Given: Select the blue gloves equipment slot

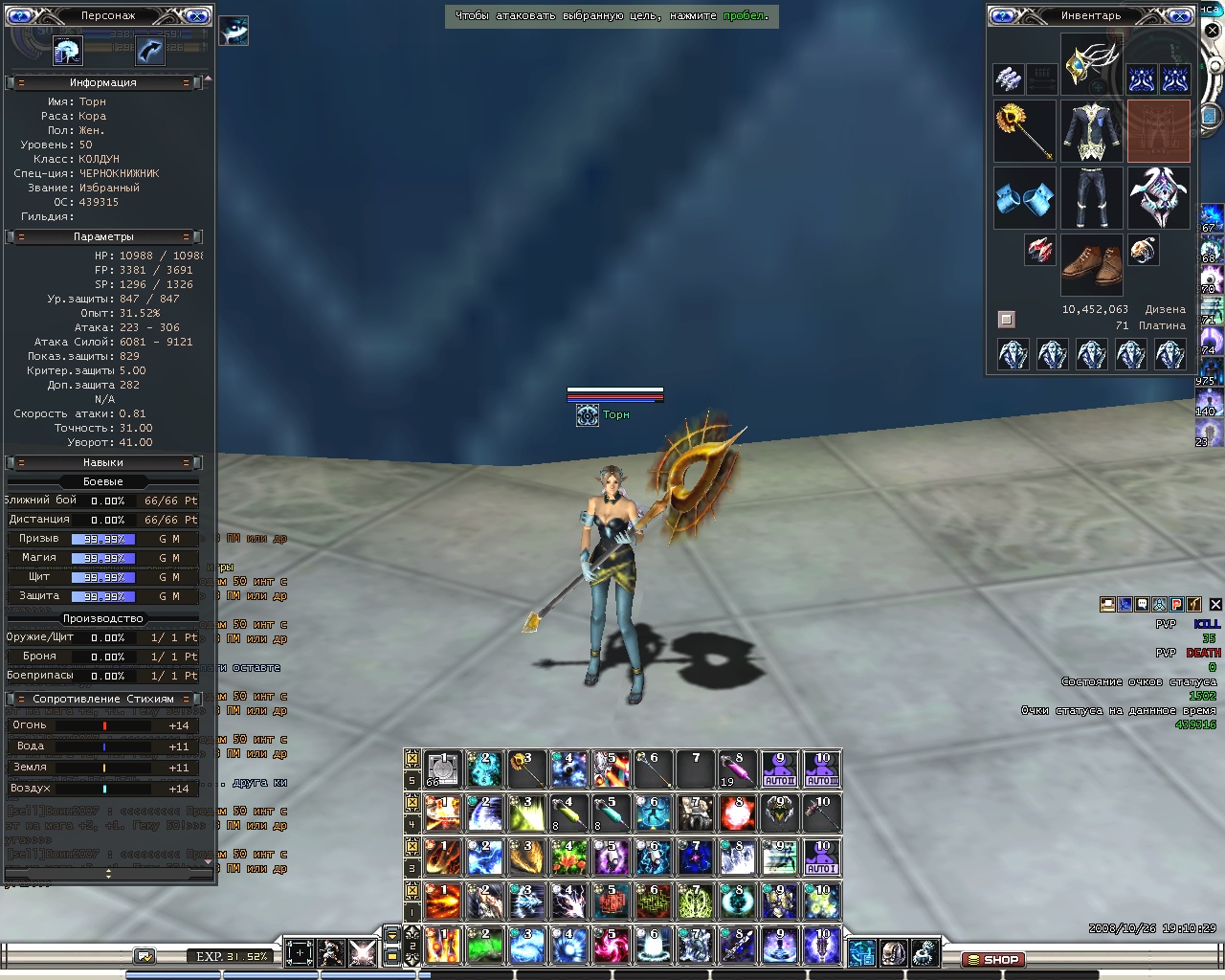Looking at the screenshot, I should [1024, 198].
